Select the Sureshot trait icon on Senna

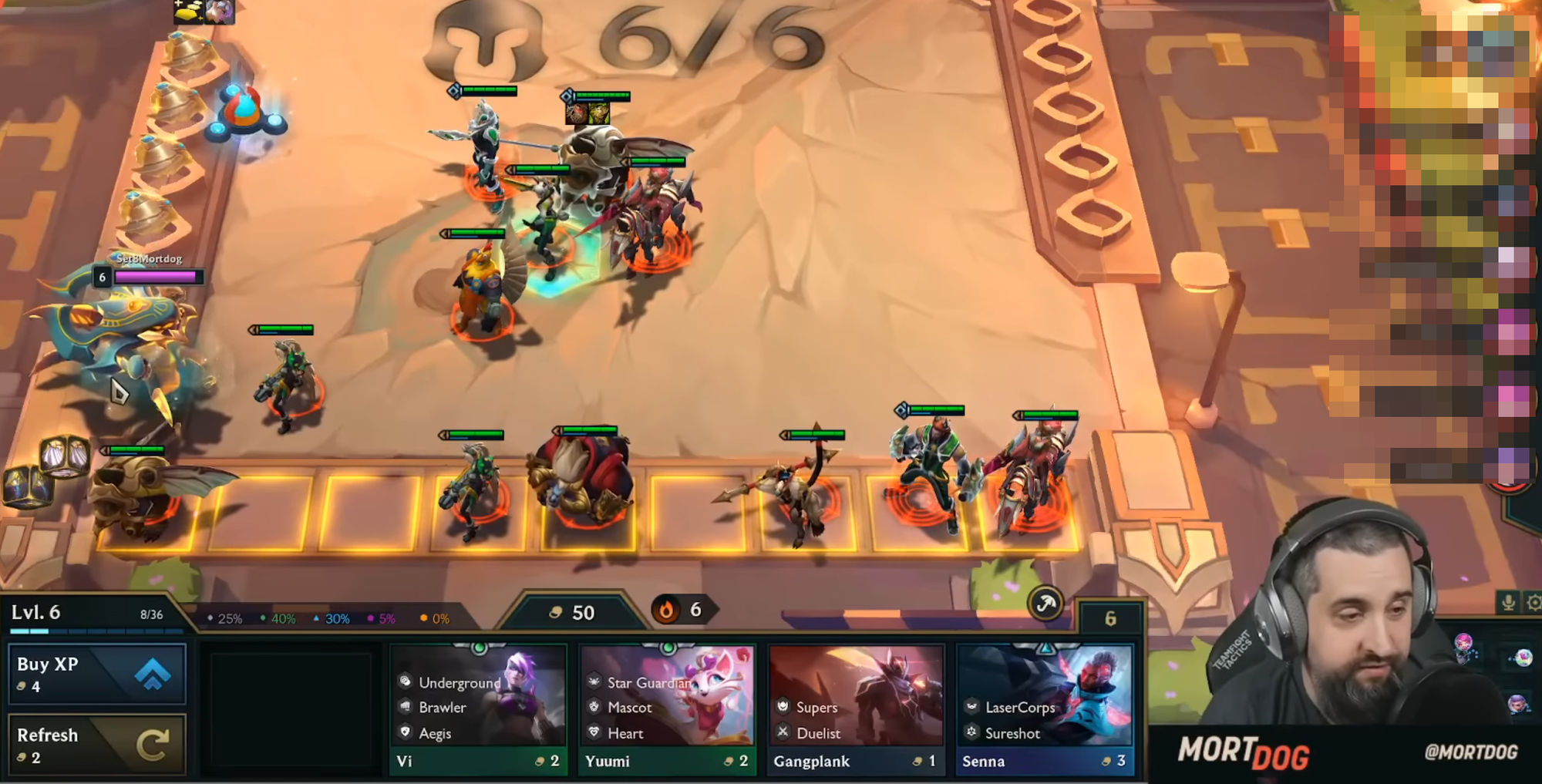[971, 733]
